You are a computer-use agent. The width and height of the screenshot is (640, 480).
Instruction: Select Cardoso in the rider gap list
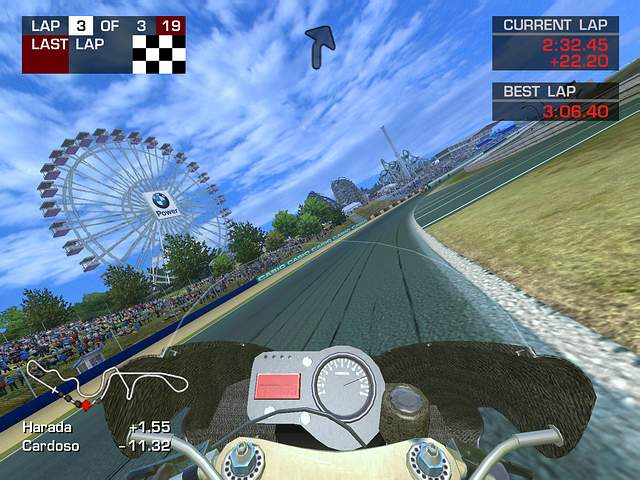point(50,444)
